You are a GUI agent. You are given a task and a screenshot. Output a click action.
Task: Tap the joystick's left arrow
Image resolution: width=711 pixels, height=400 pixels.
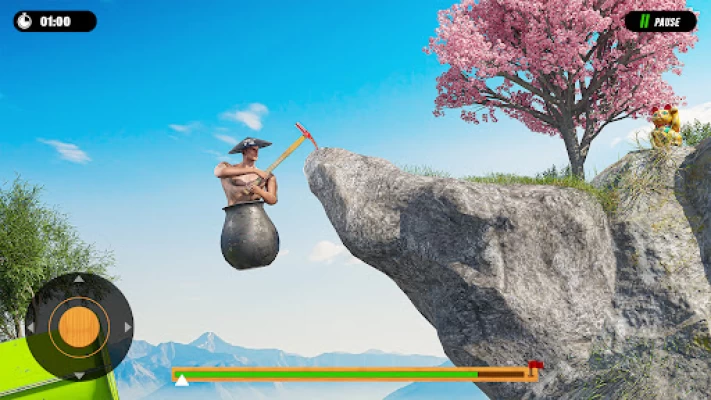(x=31, y=327)
